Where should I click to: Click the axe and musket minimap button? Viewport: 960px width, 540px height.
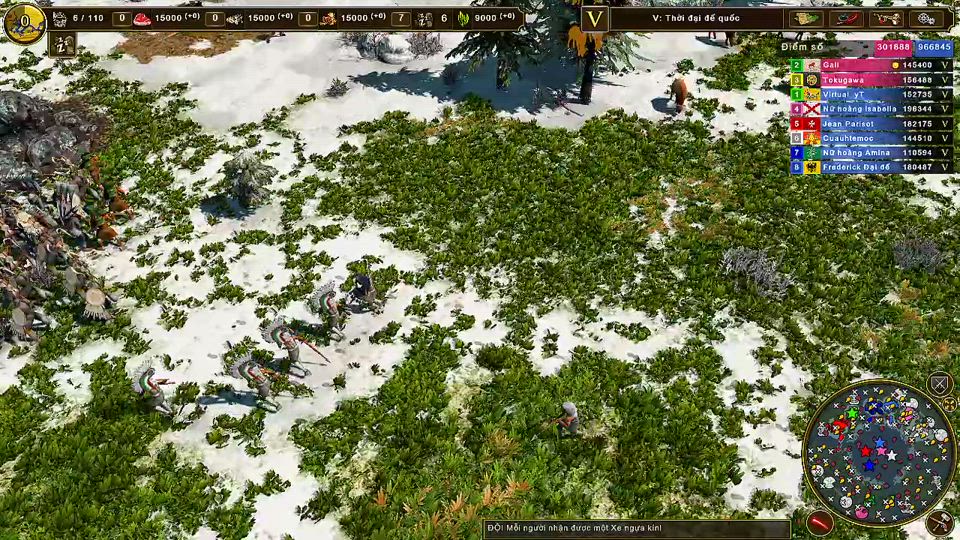[939, 521]
